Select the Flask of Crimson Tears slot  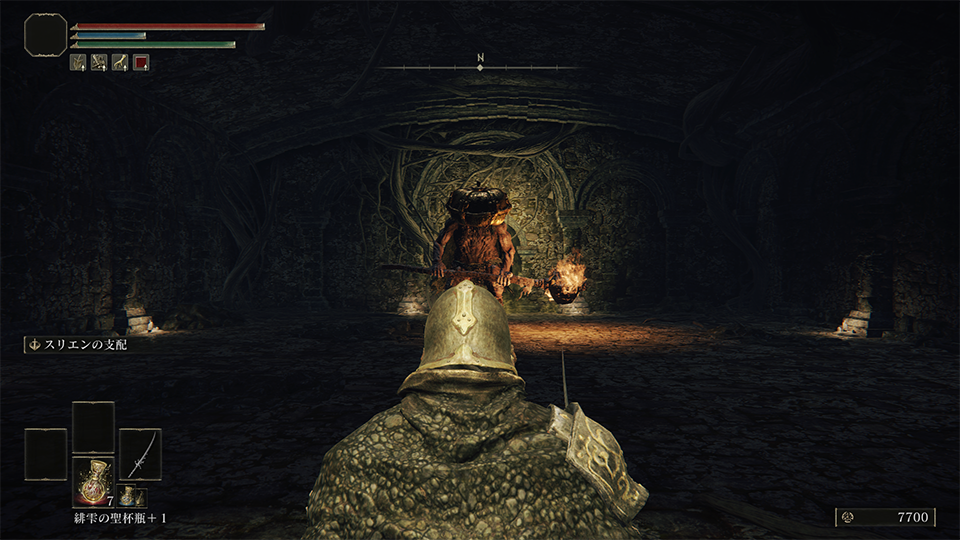pyautogui.click(x=93, y=481)
